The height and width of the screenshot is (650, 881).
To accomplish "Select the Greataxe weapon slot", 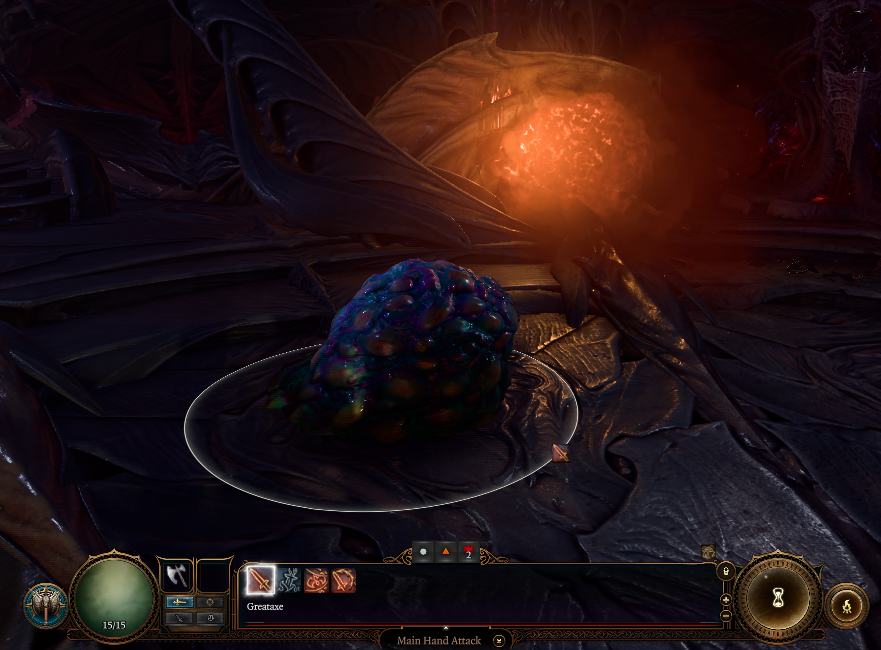I will 175,575.
